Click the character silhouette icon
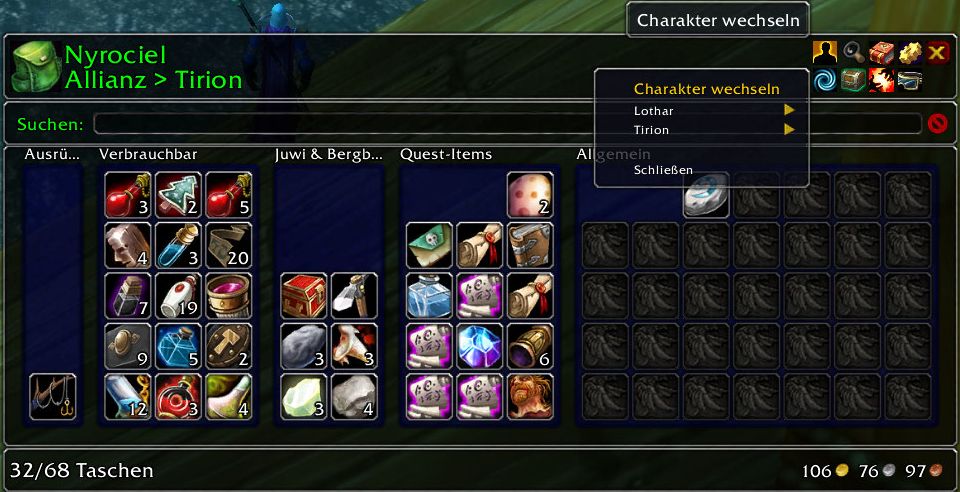 pyautogui.click(x=825, y=53)
